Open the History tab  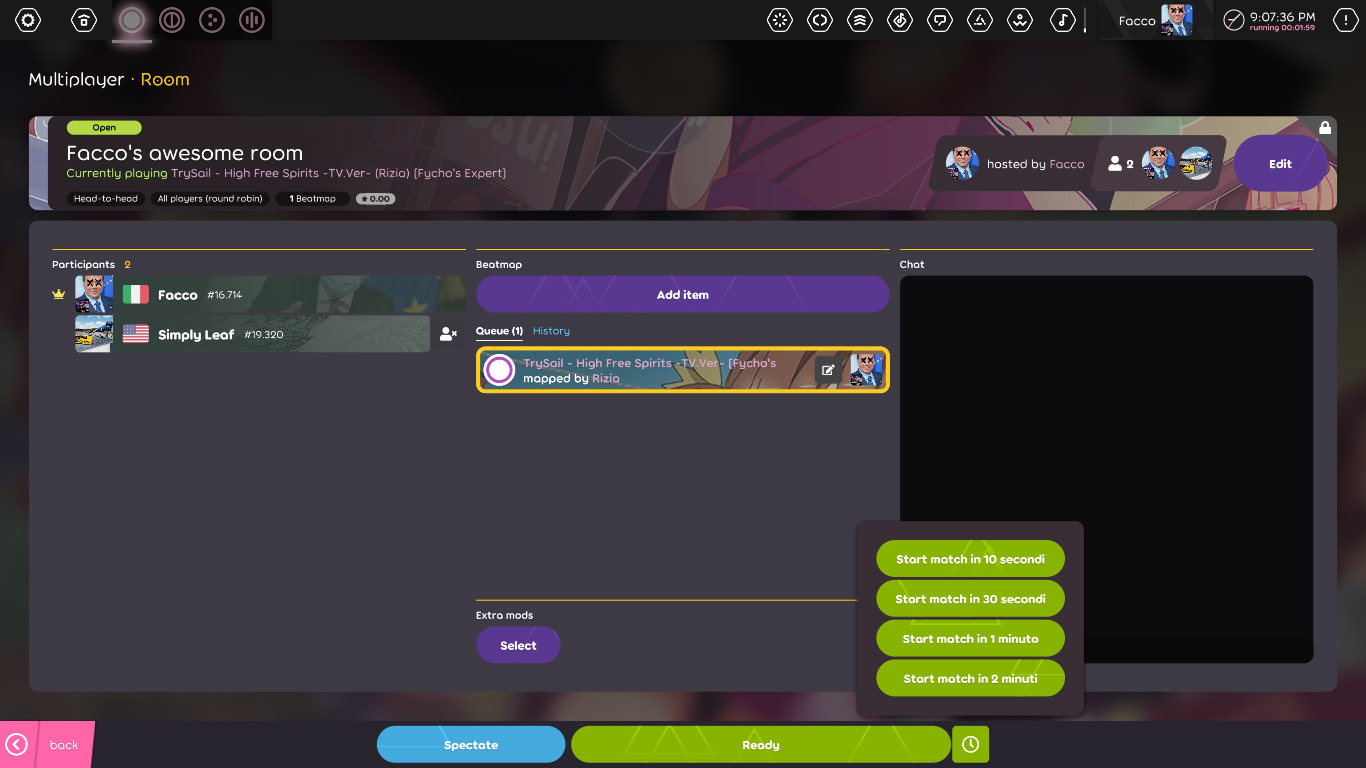pos(550,330)
